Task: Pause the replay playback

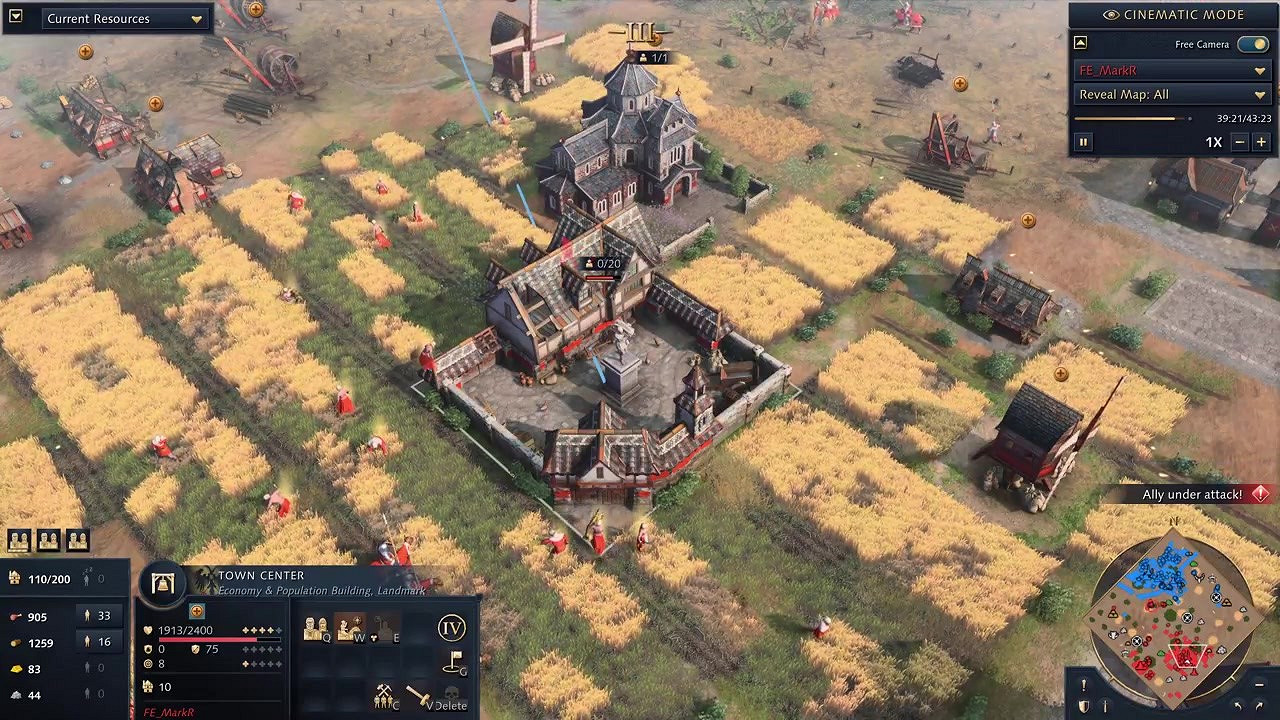Action: [1083, 141]
